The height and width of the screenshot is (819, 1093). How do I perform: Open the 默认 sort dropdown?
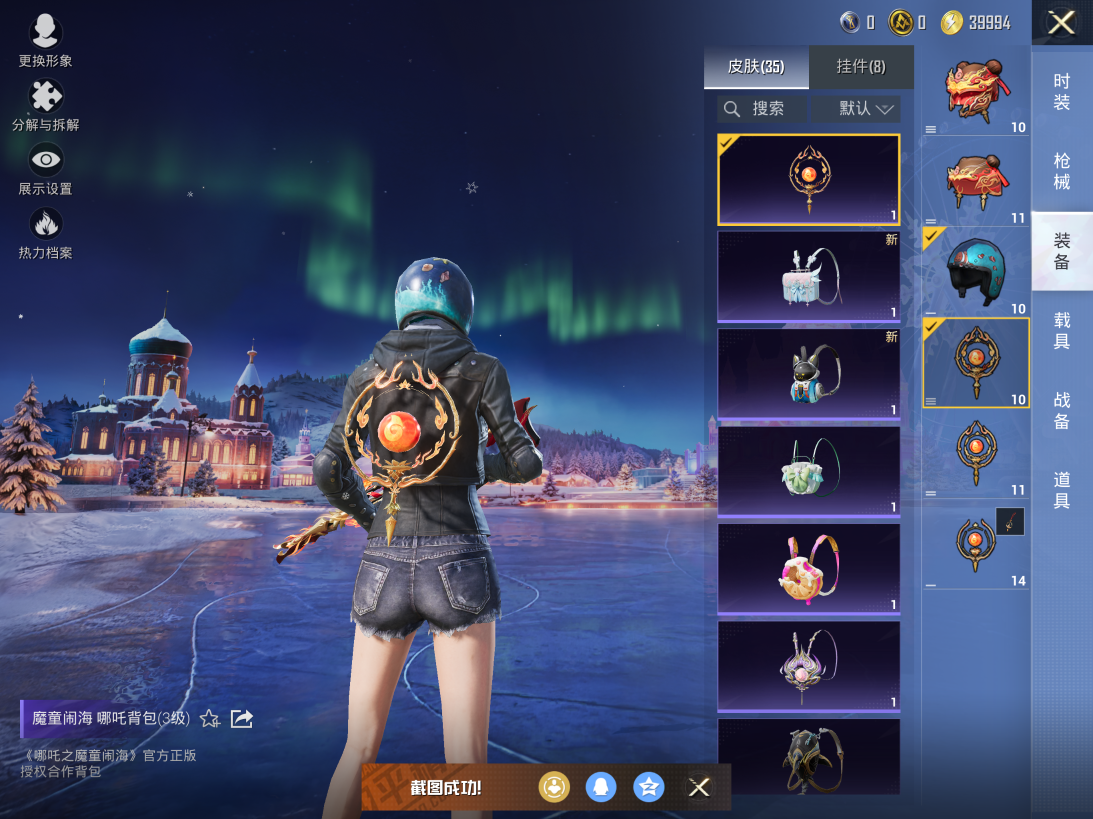856,109
